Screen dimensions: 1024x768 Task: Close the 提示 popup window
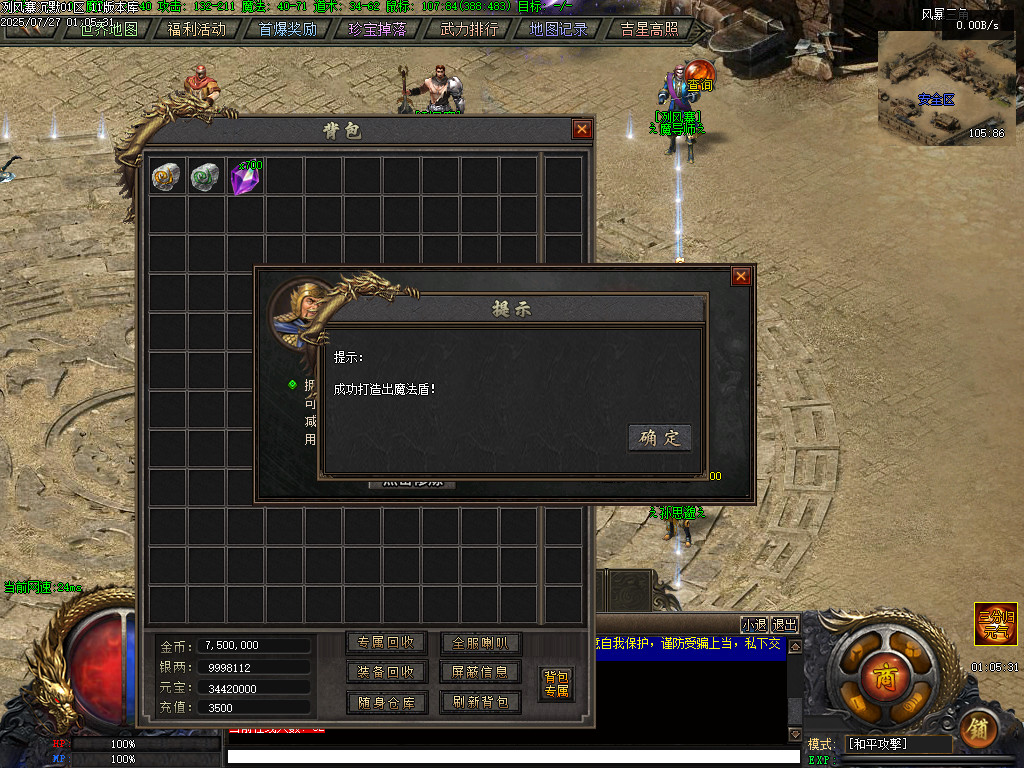[x=741, y=277]
